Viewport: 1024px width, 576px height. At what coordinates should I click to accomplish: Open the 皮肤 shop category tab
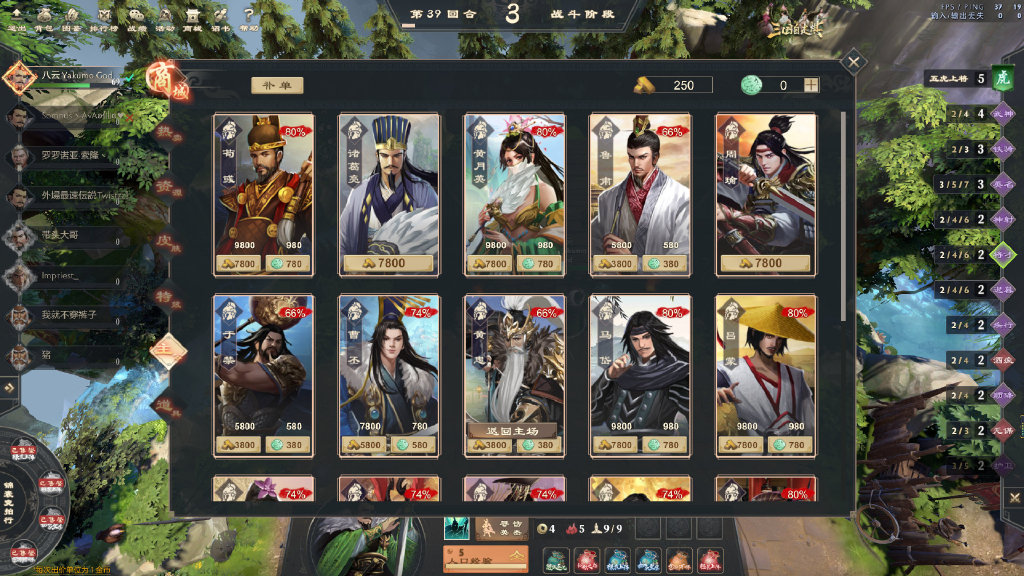[162, 242]
